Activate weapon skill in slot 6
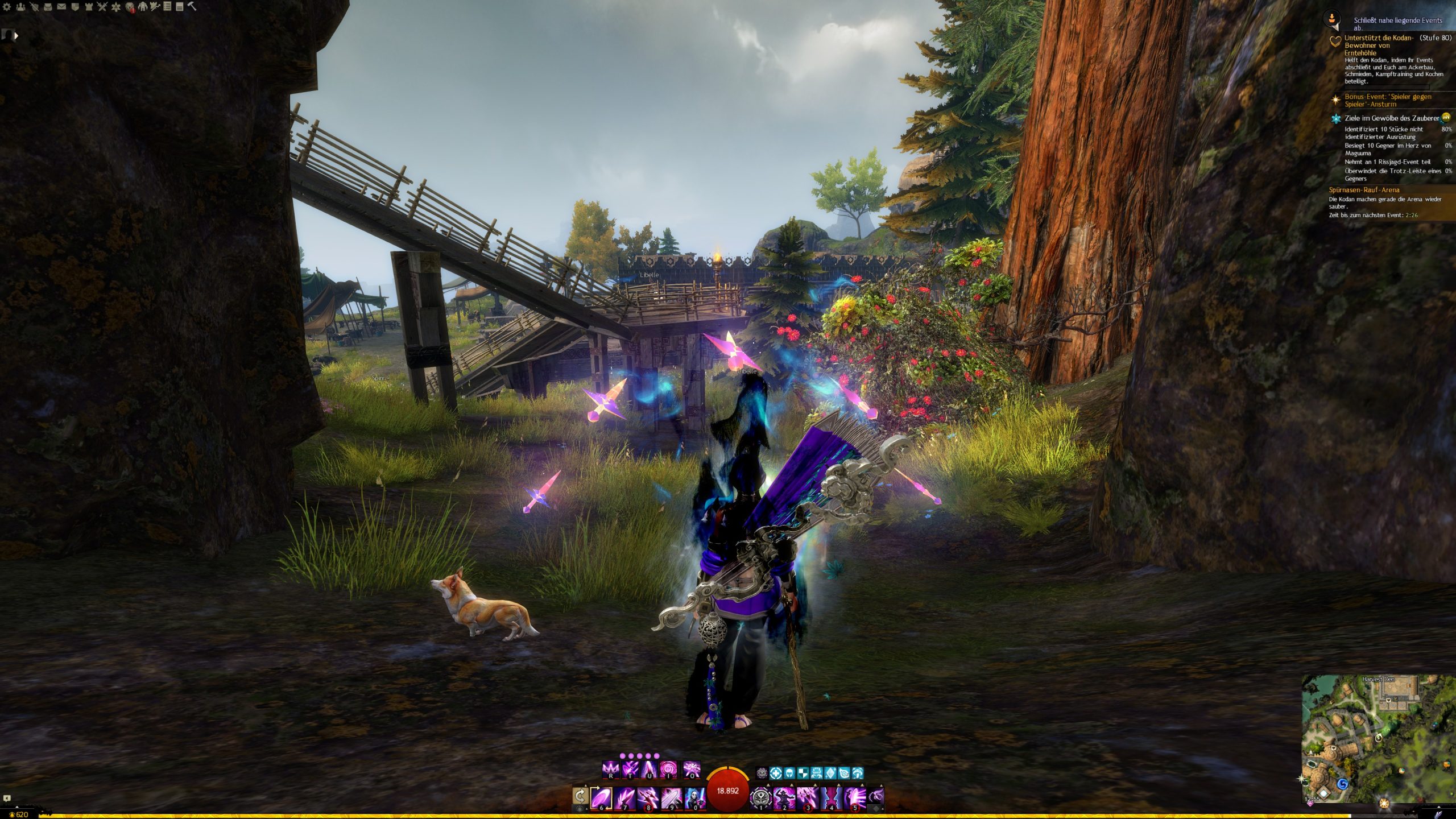Screen dimensions: 1456x819 pyautogui.click(x=602, y=797)
